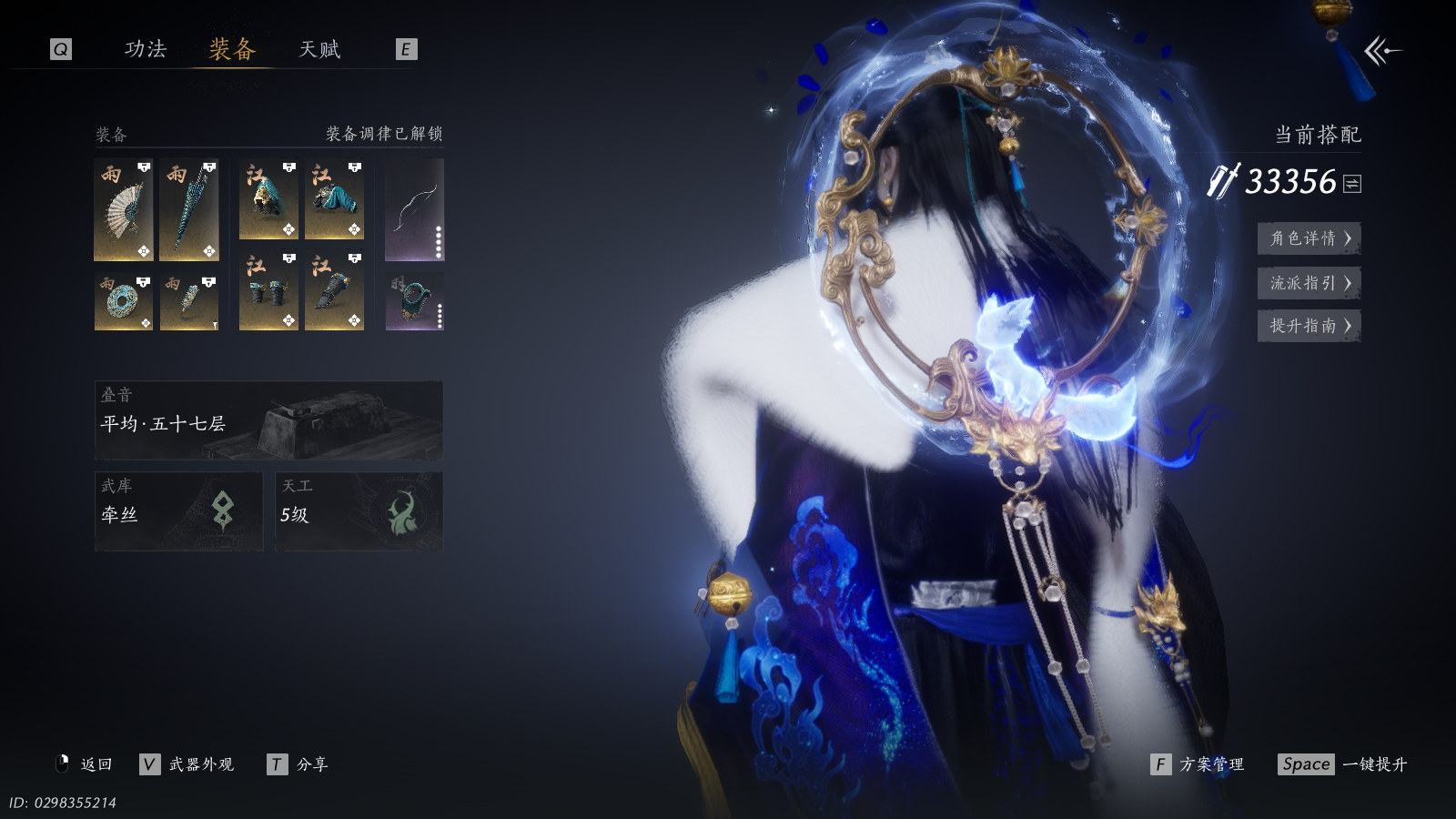Screen dimensions: 1456x819
Task: Open 角色详情 character details
Action: coord(1309,238)
